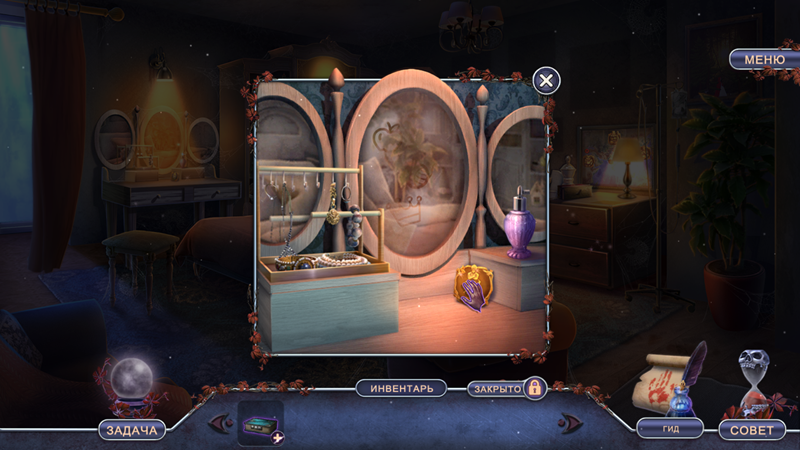Open the ЗАДАЧА task button
This screenshot has height=450, width=800.
coord(132,430)
